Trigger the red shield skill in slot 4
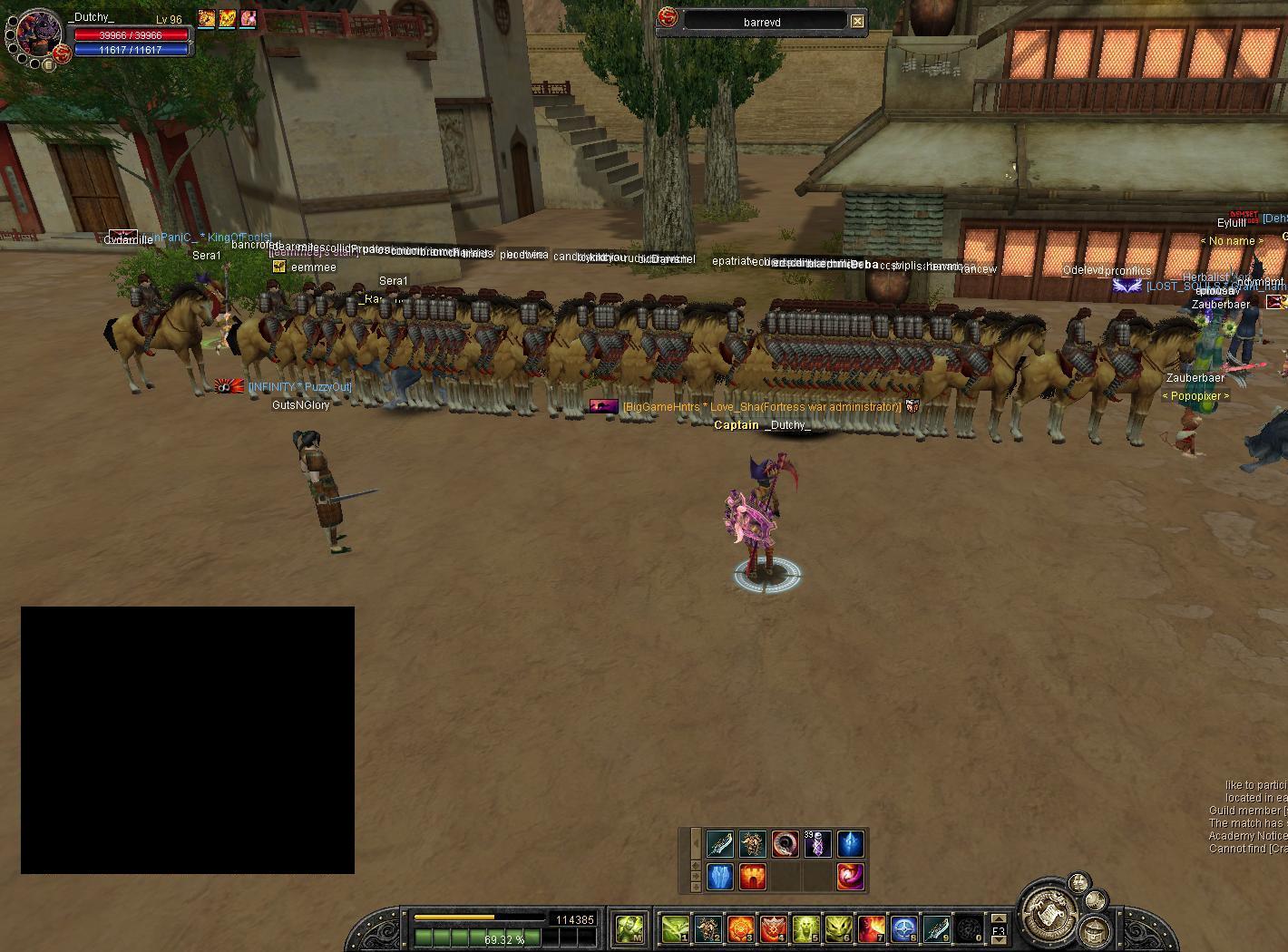 pos(773,928)
